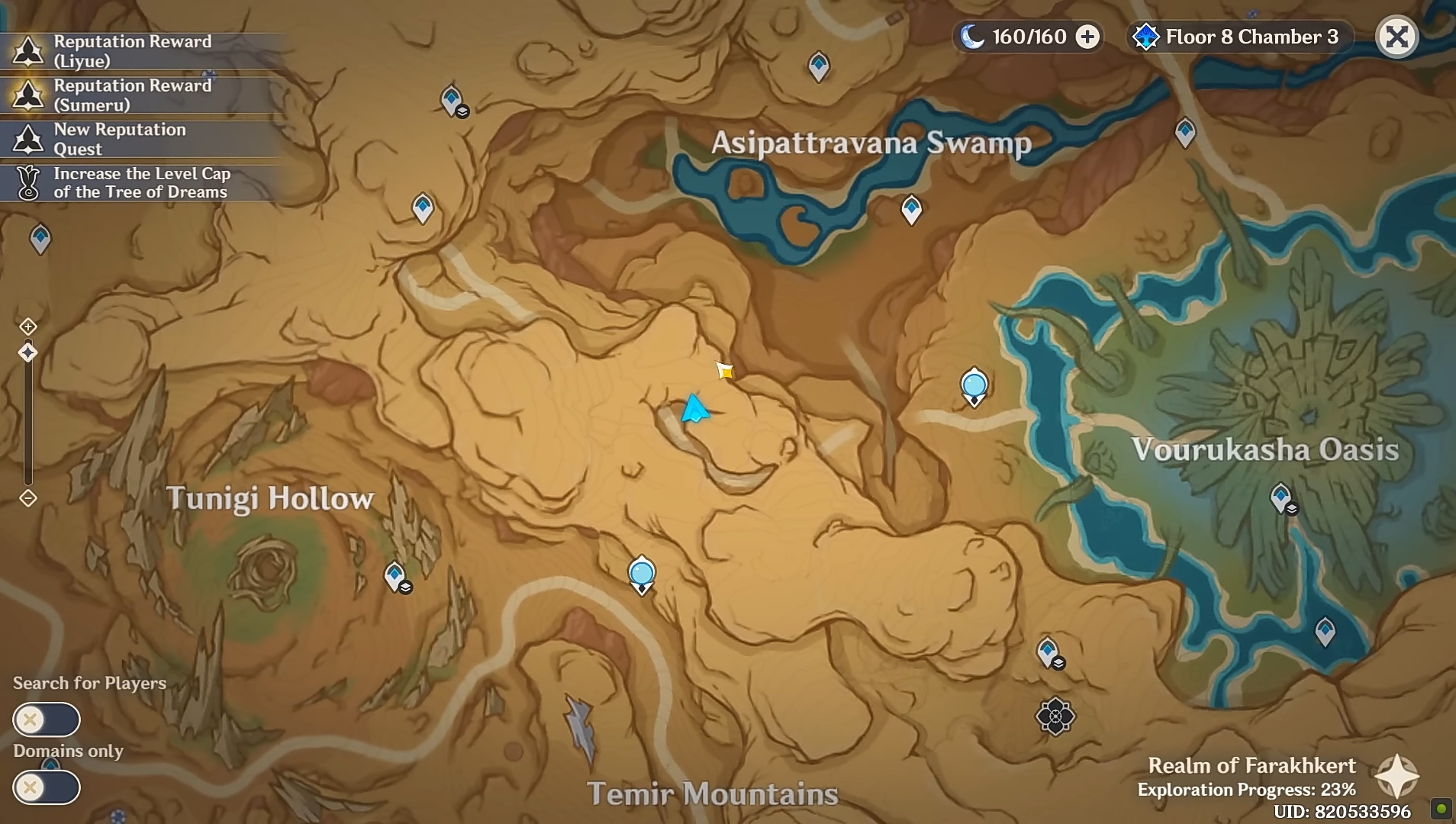The height and width of the screenshot is (824, 1456).
Task: Click the yellow quest marker near the player
Action: [x=725, y=372]
